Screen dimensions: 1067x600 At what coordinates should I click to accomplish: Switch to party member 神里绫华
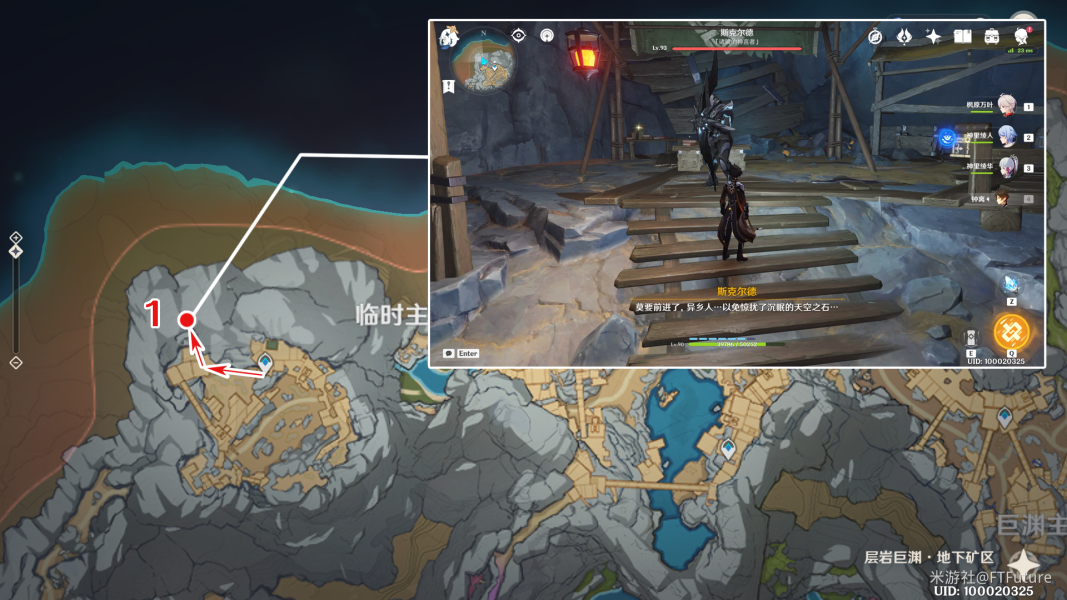(x=1006, y=167)
